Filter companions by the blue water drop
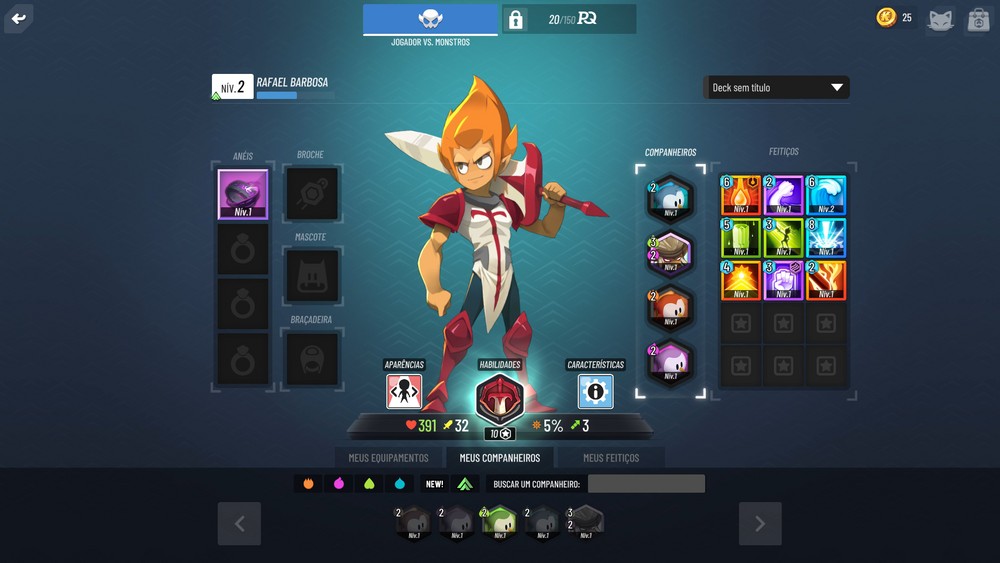Viewport: 1000px width, 563px height. tap(400, 484)
